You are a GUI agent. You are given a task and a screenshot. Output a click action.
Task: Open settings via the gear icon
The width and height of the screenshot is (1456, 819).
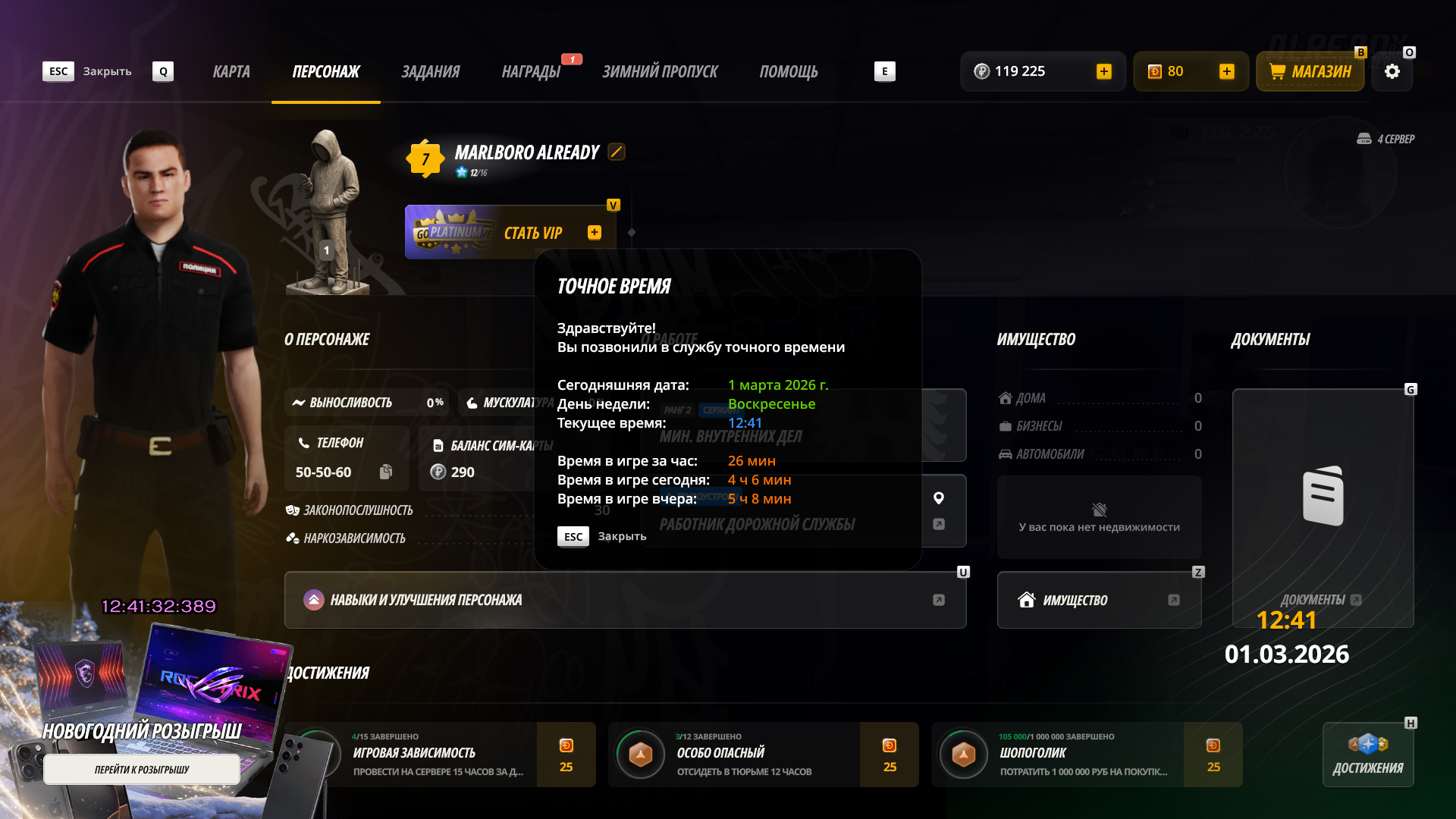coord(1392,71)
